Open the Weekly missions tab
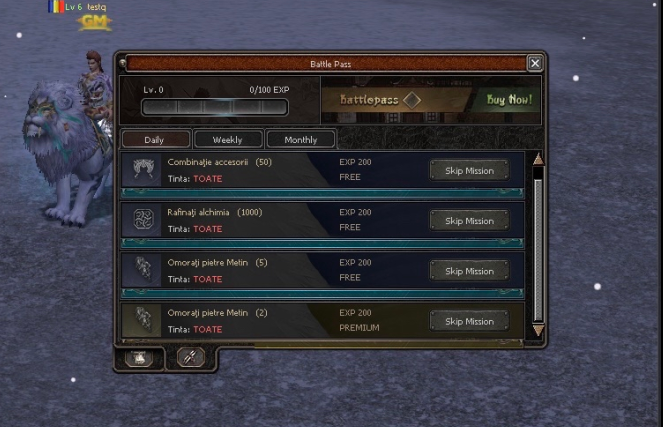This screenshot has width=663, height=427. click(x=228, y=140)
